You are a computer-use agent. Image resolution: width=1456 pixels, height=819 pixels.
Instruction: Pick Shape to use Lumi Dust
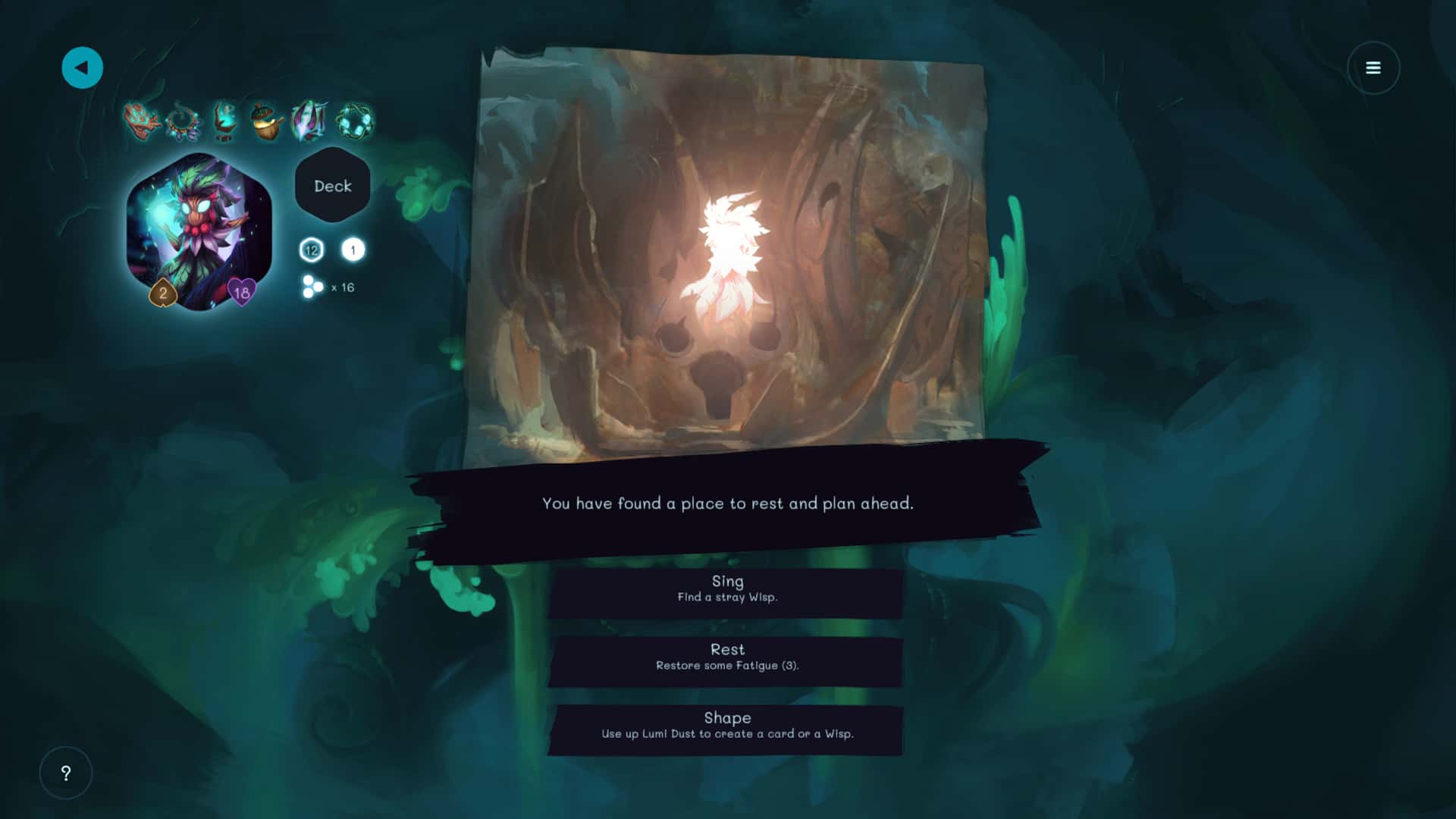click(726, 726)
